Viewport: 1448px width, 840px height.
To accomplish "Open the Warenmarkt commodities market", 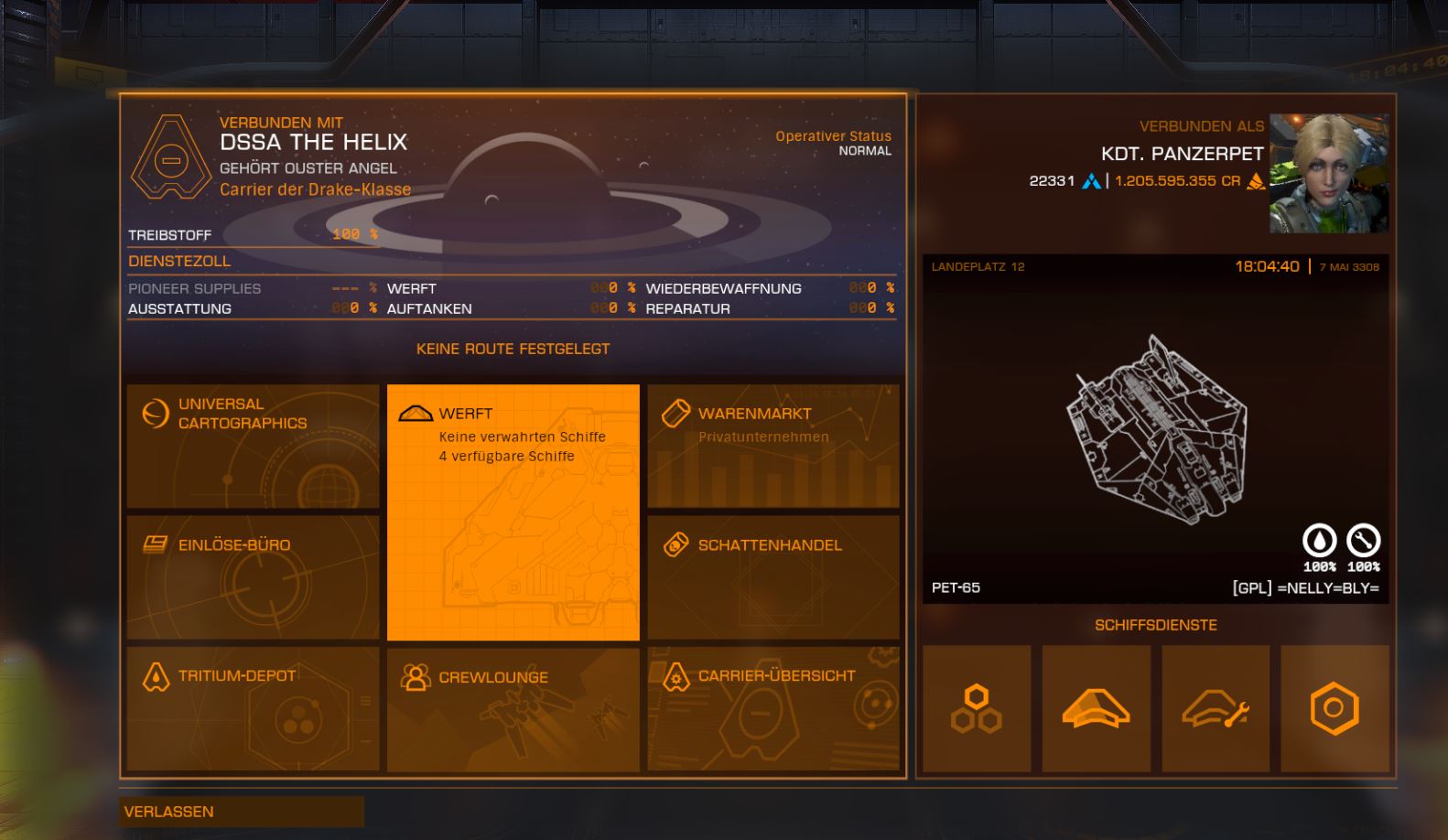I will click(773, 447).
